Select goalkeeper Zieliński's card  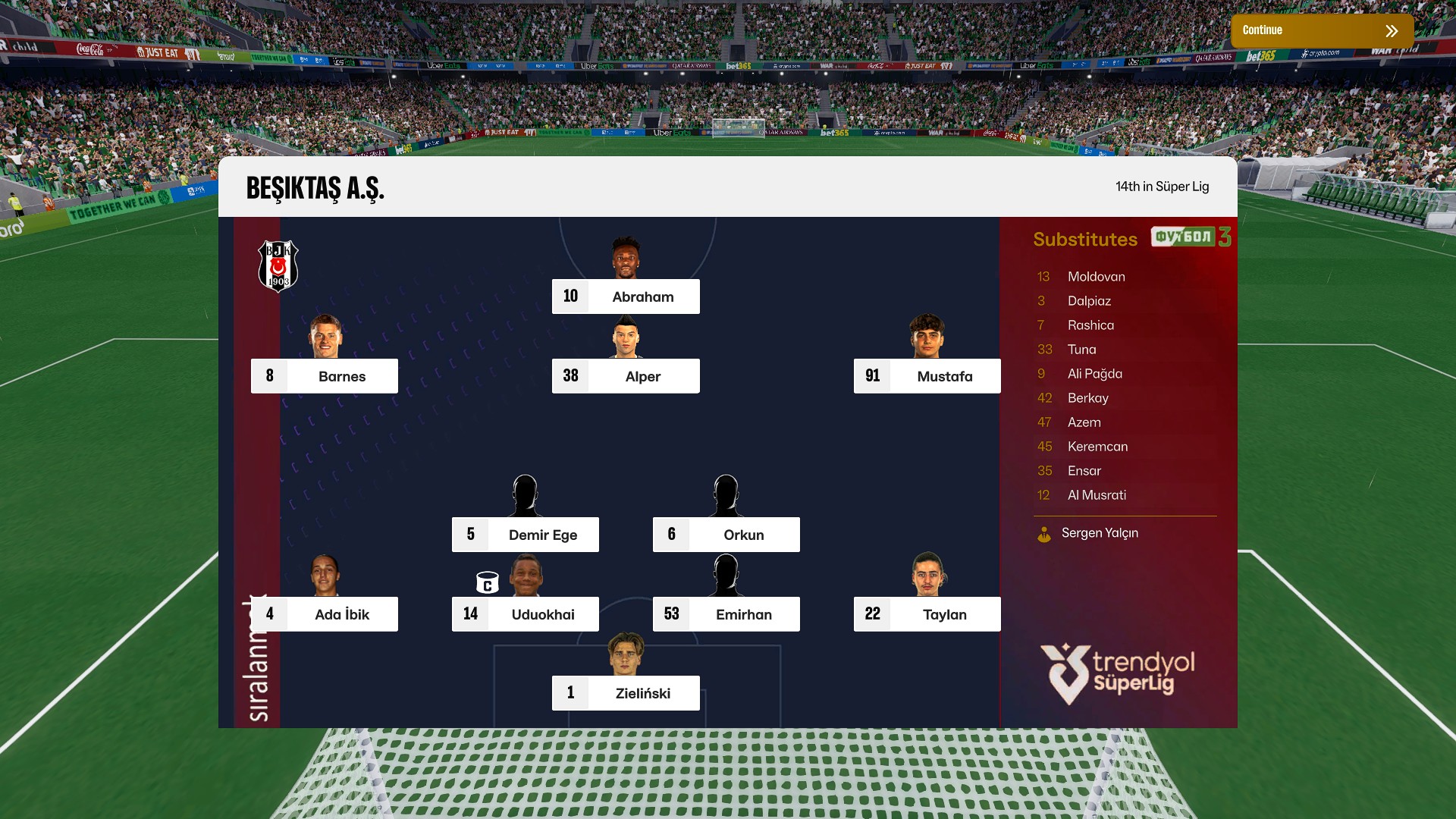626,693
